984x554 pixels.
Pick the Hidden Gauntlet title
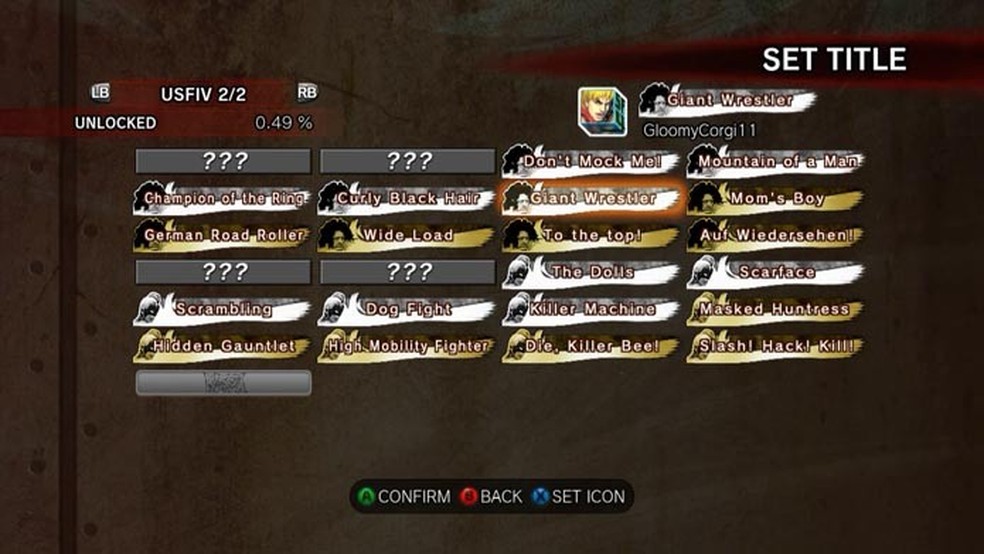click(222, 346)
